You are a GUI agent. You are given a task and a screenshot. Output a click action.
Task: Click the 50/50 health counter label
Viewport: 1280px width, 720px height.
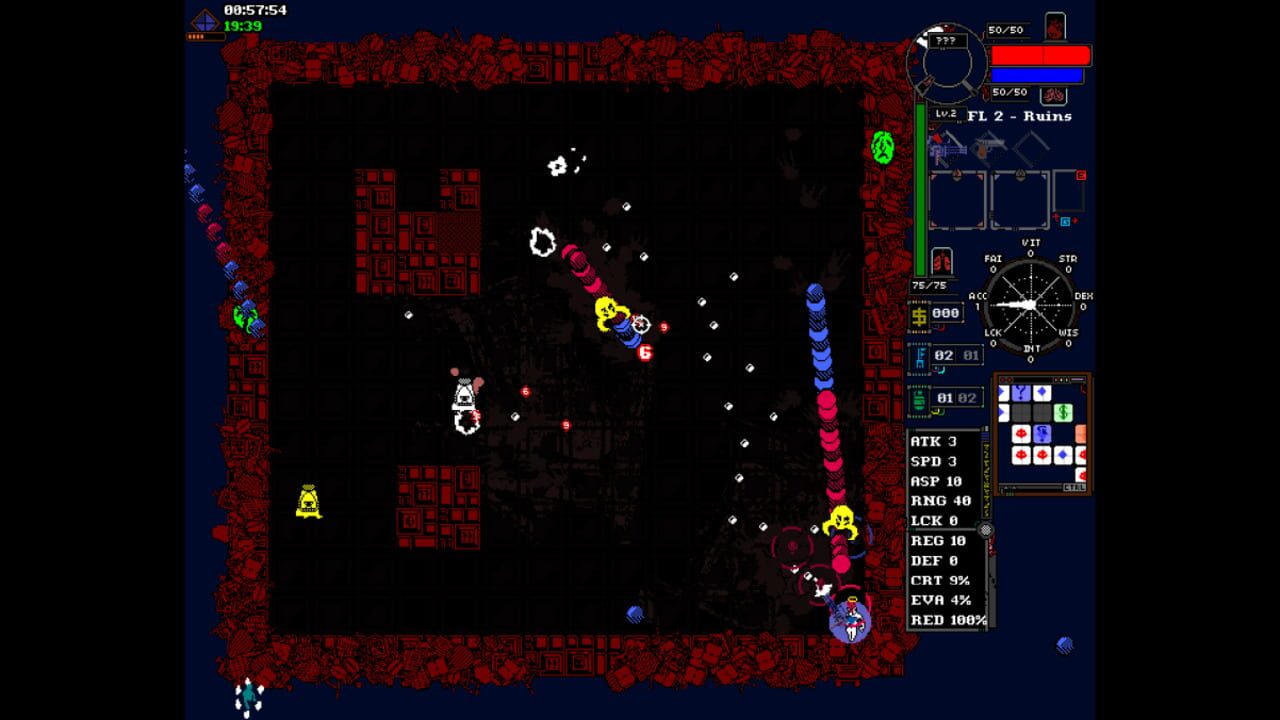pyautogui.click(x=1007, y=28)
